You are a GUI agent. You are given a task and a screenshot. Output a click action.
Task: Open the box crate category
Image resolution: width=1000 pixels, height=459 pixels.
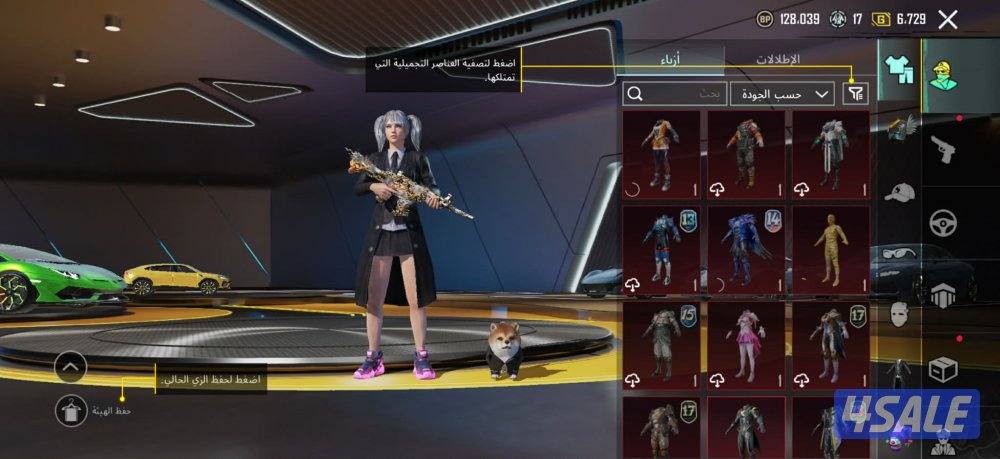coord(944,368)
